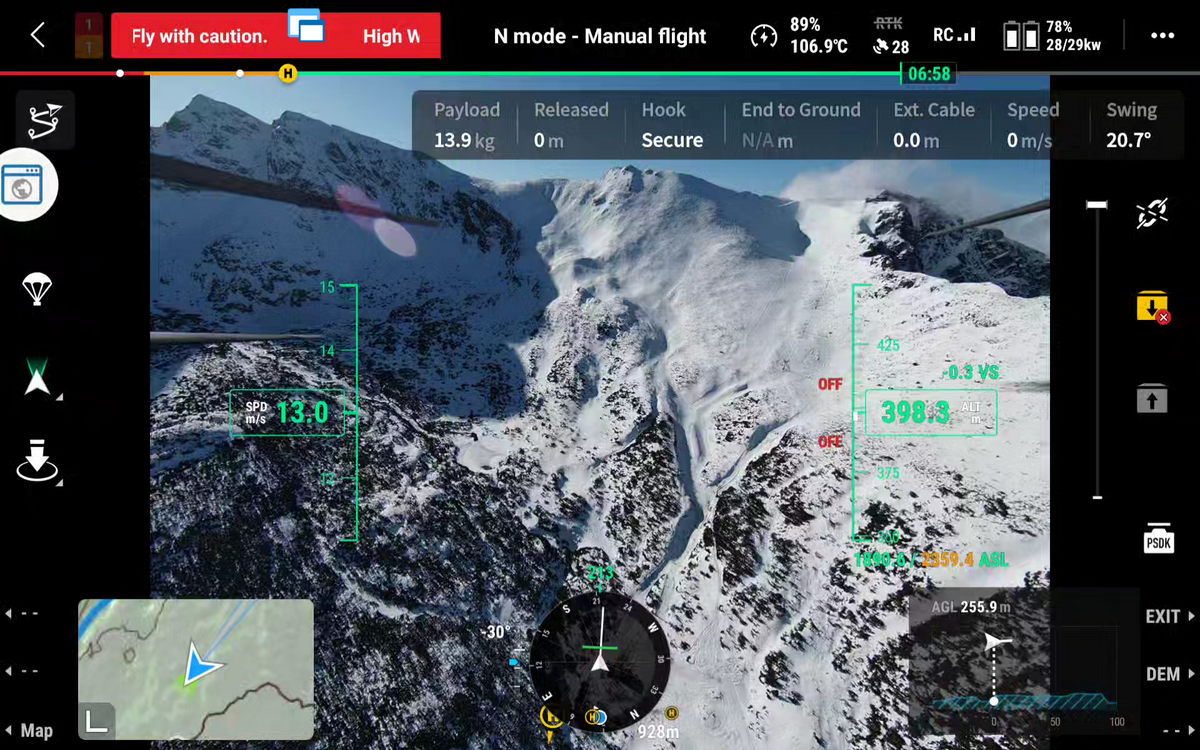
Task: Open the PSDK payload icon
Action: [1158, 539]
